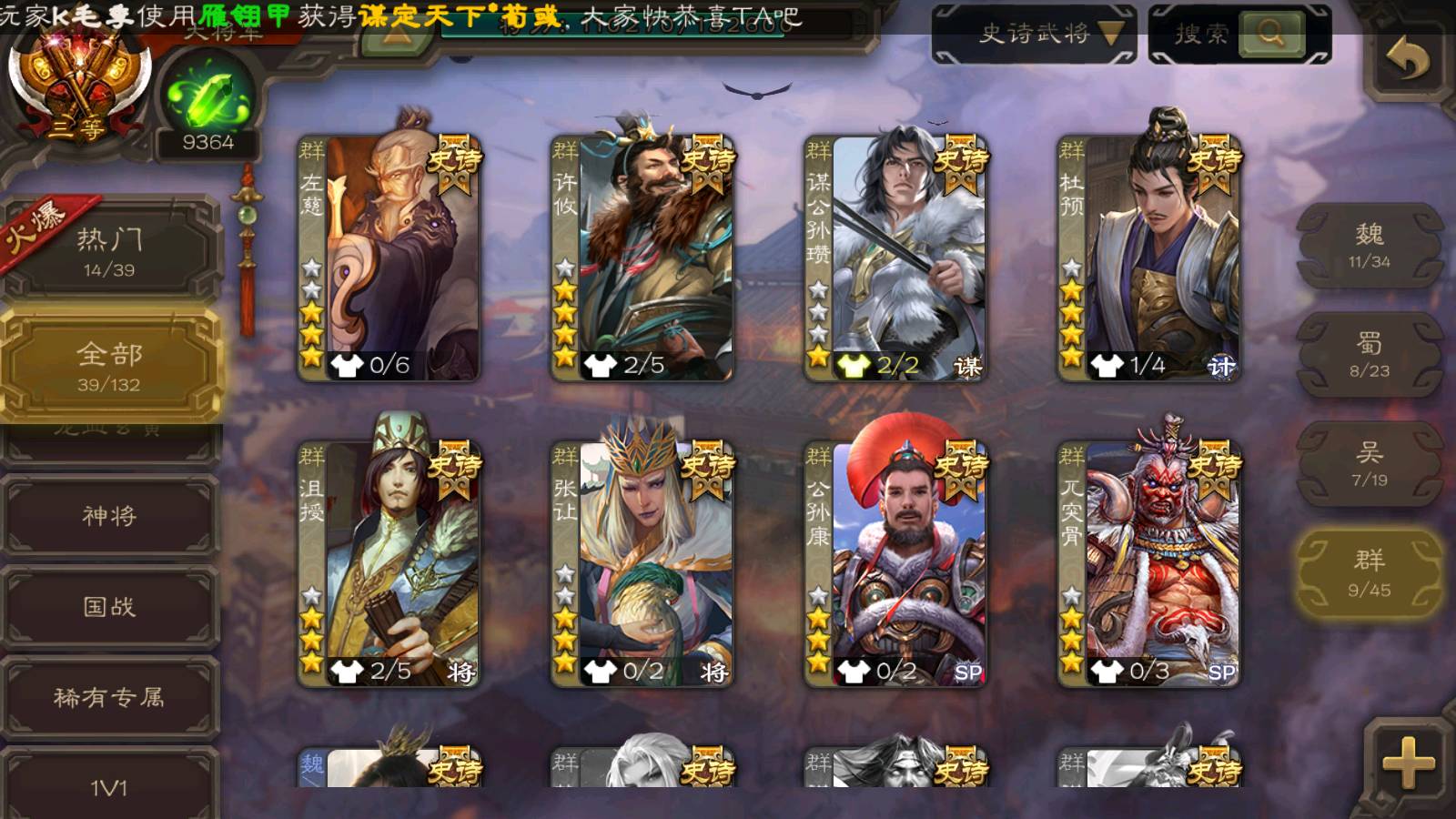
Task: Switch to the 国战 category tab
Action: (x=109, y=606)
